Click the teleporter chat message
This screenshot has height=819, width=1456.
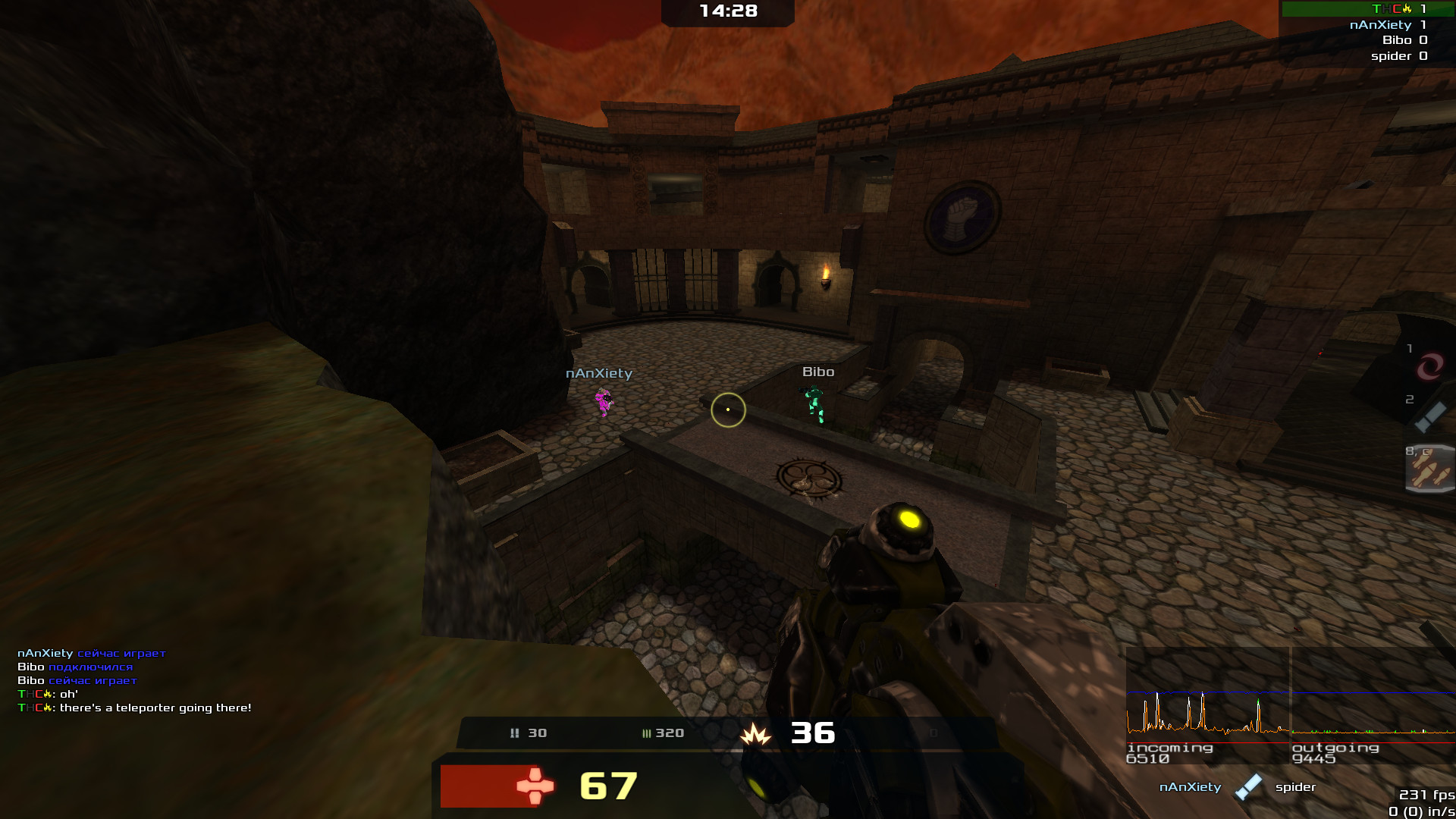(135, 708)
